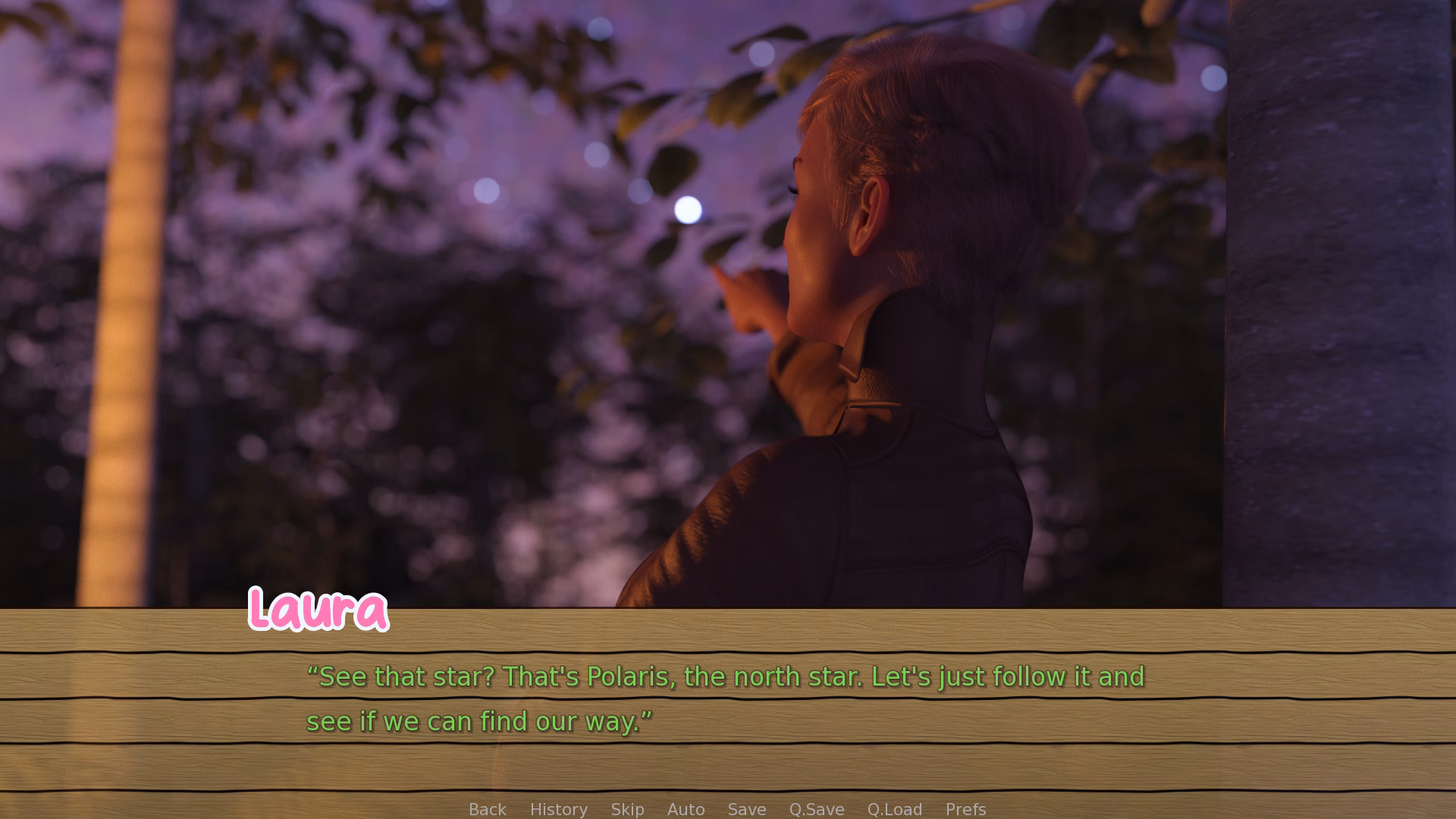Open the Prefs settings screen
Viewport: 1456px width, 819px height.
(x=965, y=808)
